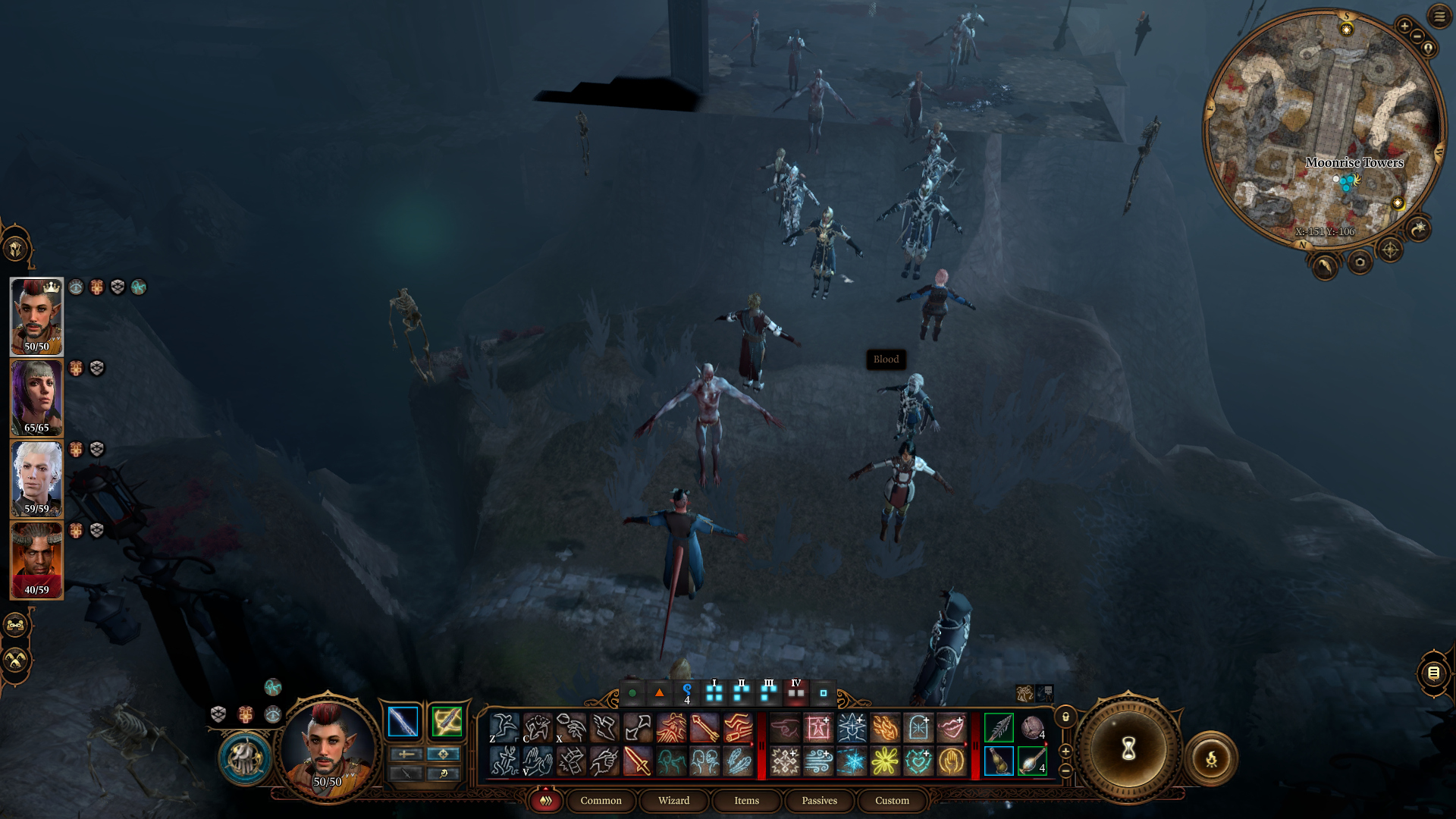Open the combat log button
Screen dimensions: 1456x819
pos(1432,673)
